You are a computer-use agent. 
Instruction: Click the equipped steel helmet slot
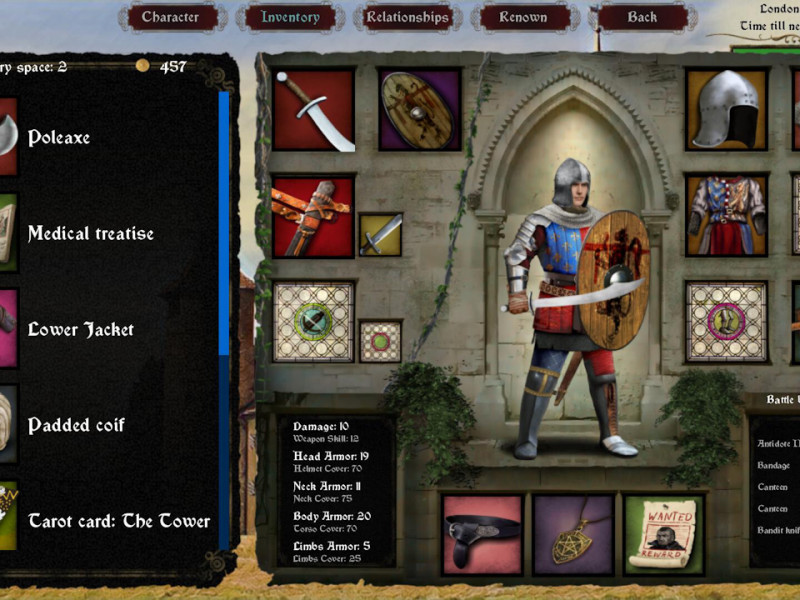pos(726,110)
